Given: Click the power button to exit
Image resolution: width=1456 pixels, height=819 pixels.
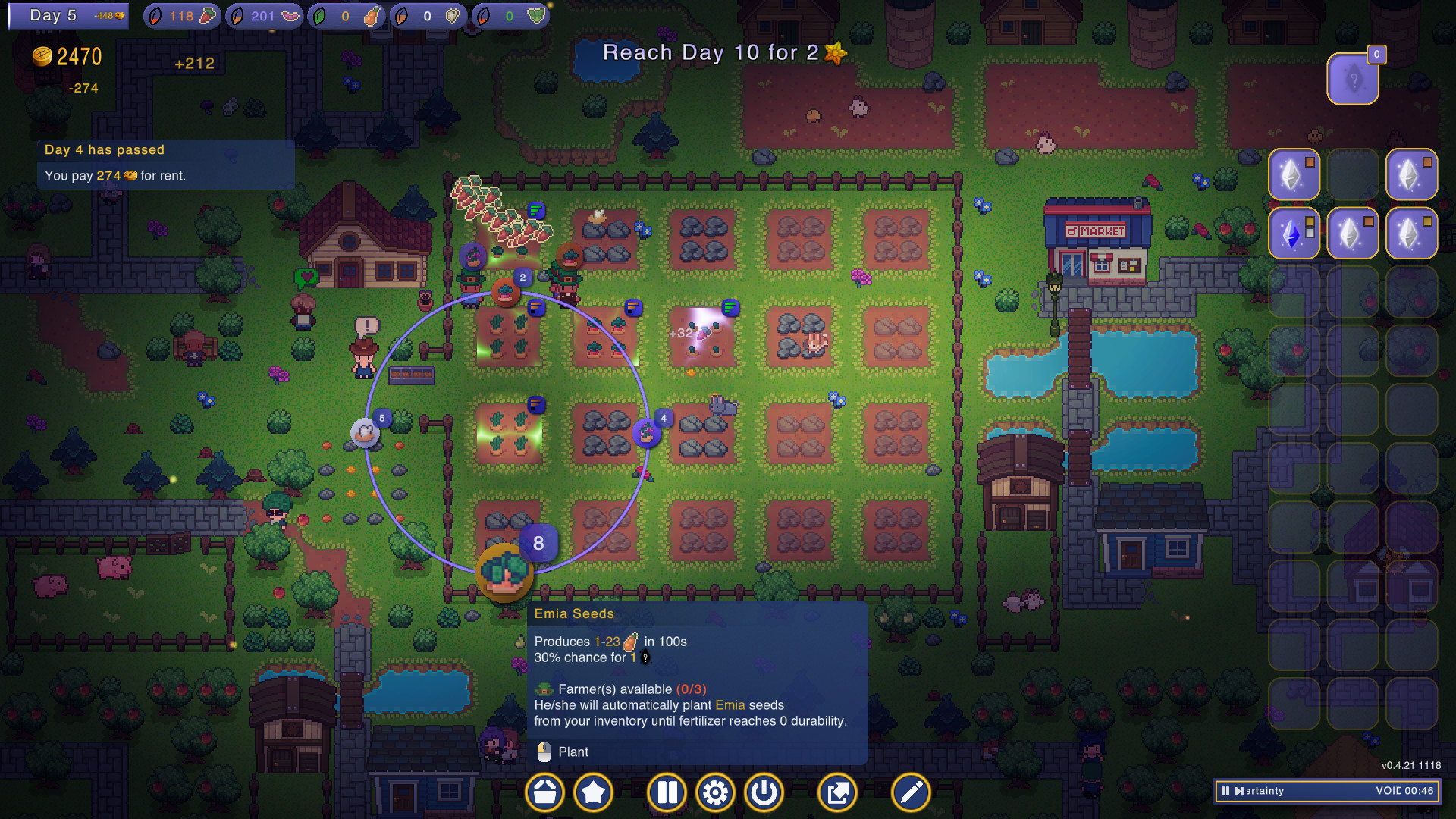Looking at the screenshot, I should (764, 792).
